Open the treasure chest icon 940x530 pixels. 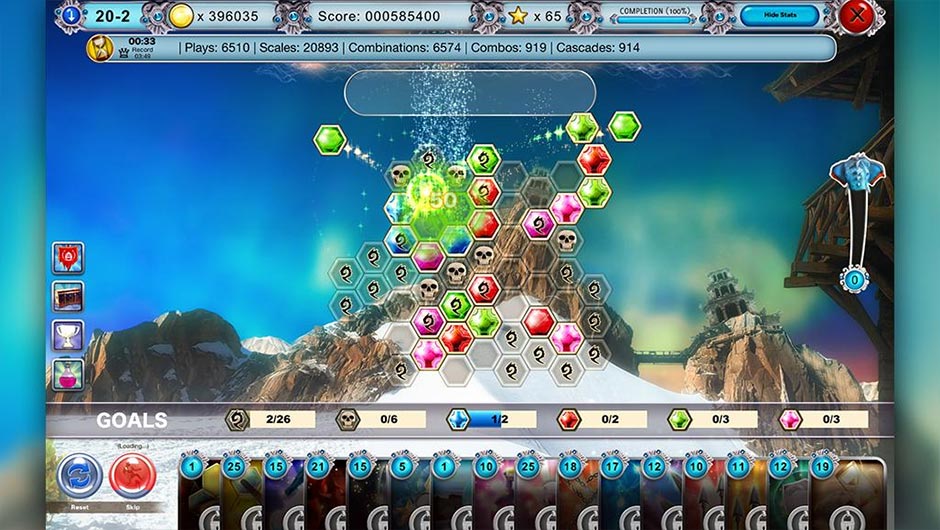tap(68, 296)
